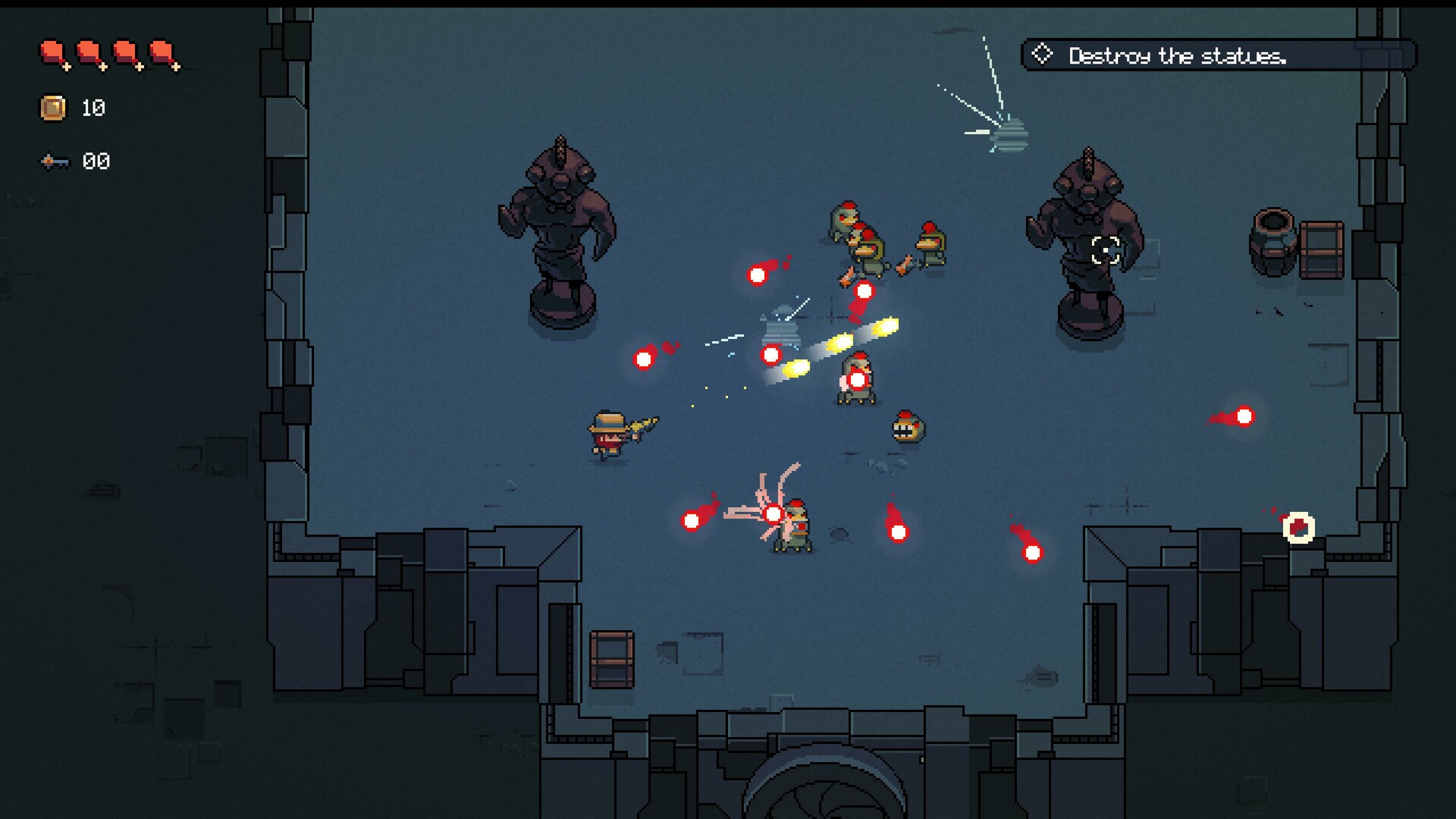Click the second drumstick health indicator
Image resolution: width=1456 pixels, height=819 pixels.
pyautogui.click(x=89, y=52)
